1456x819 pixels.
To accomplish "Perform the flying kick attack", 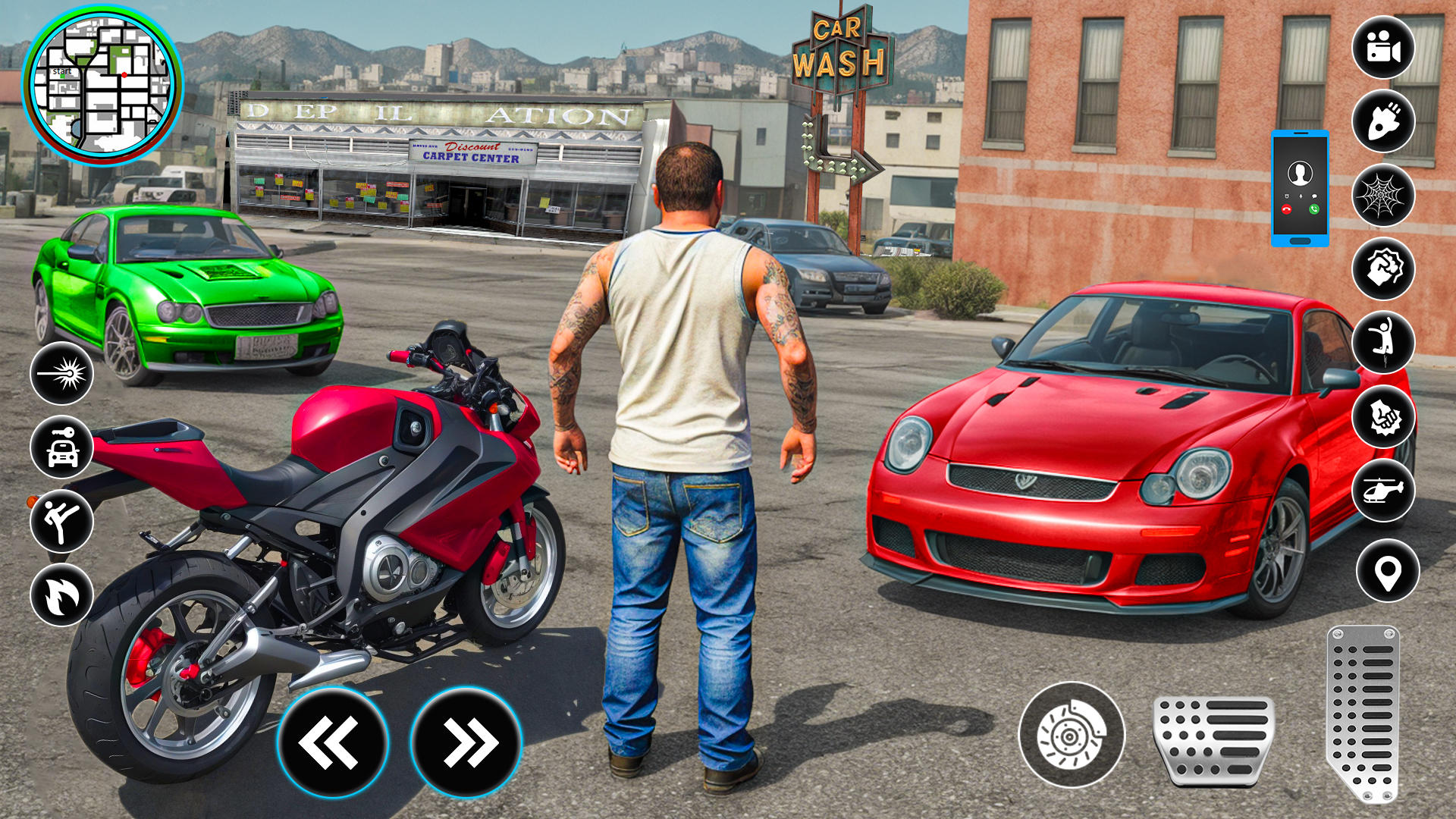I will pos(62,521).
